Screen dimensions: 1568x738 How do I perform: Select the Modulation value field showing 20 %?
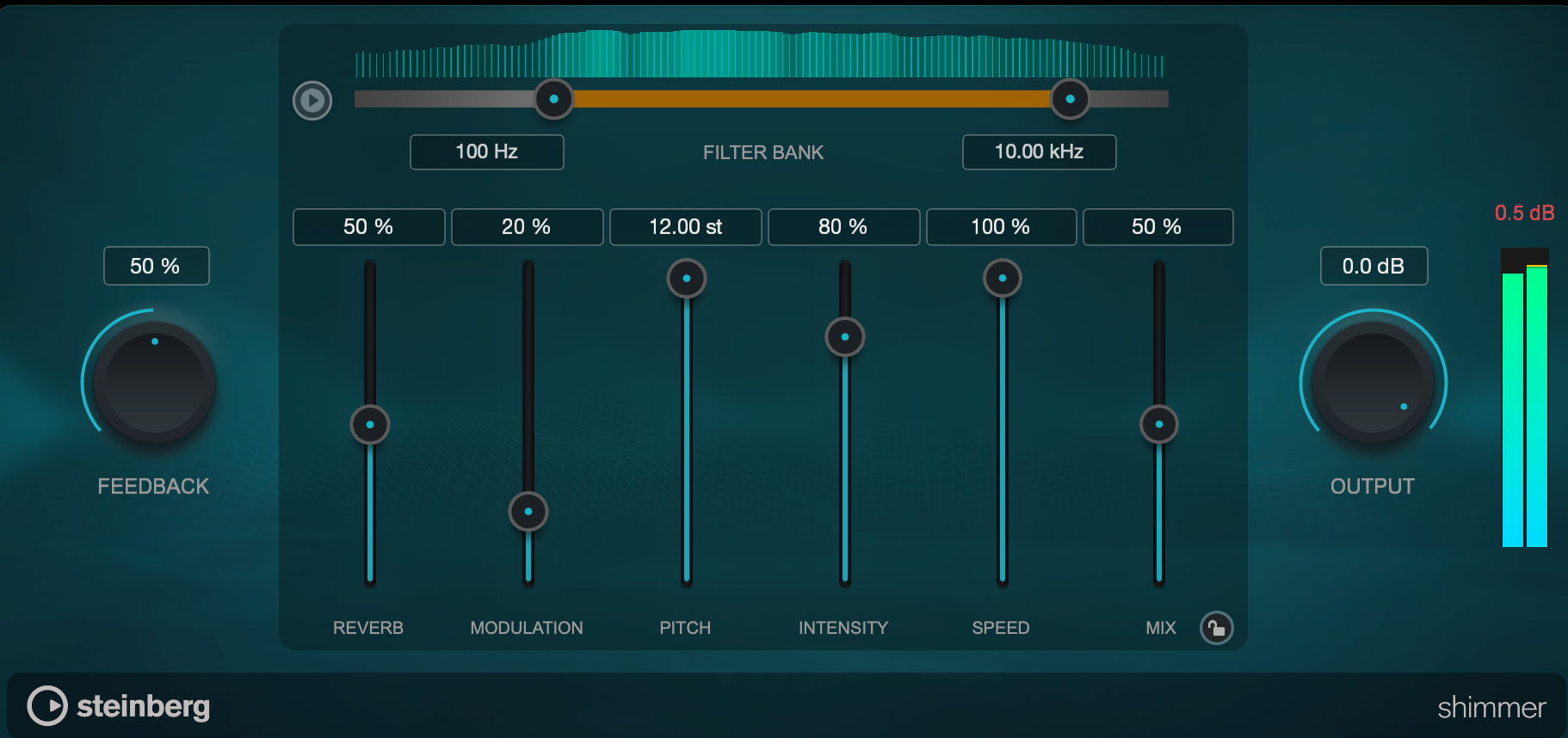[527, 227]
